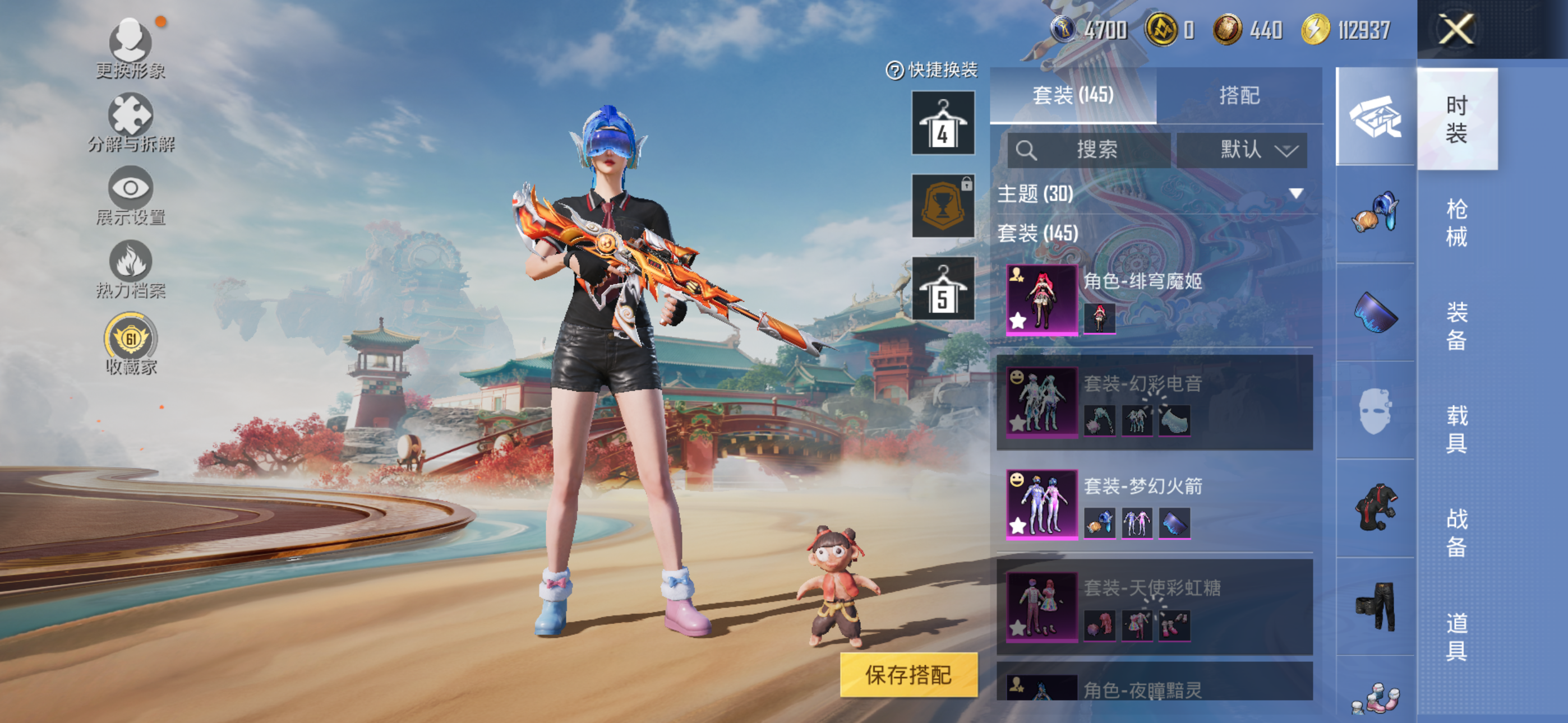Open outfit preset hanger number 4
Viewport: 1568px width, 723px height.
(x=942, y=123)
